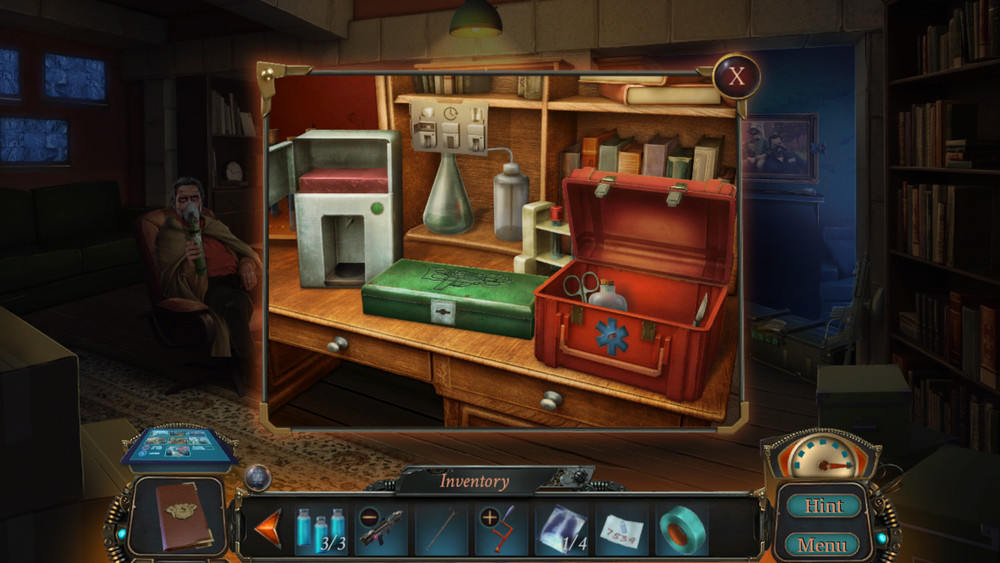Open the blue map tablet
This screenshot has width=1000, height=563.
click(180, 447)
